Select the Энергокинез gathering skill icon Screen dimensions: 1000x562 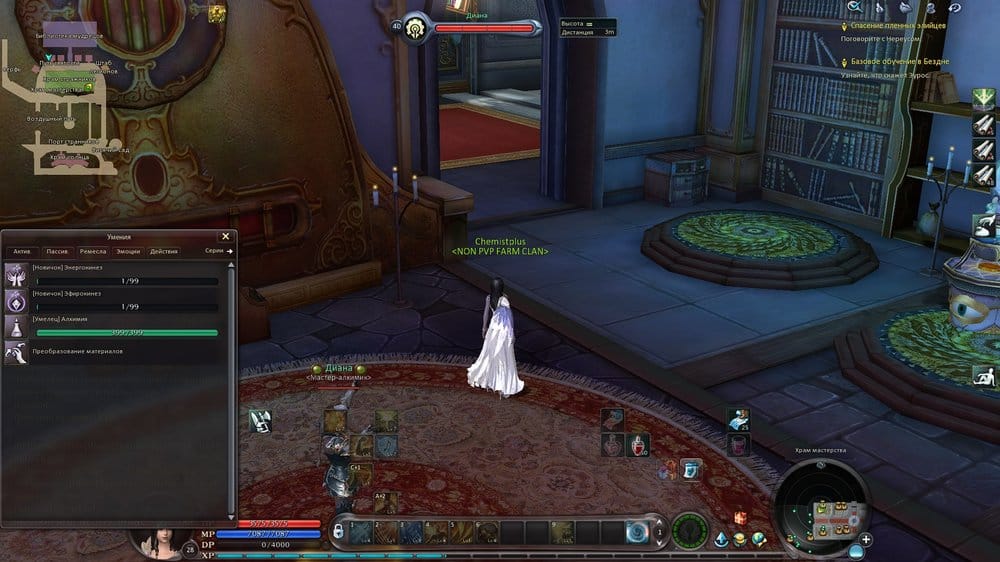17,275
